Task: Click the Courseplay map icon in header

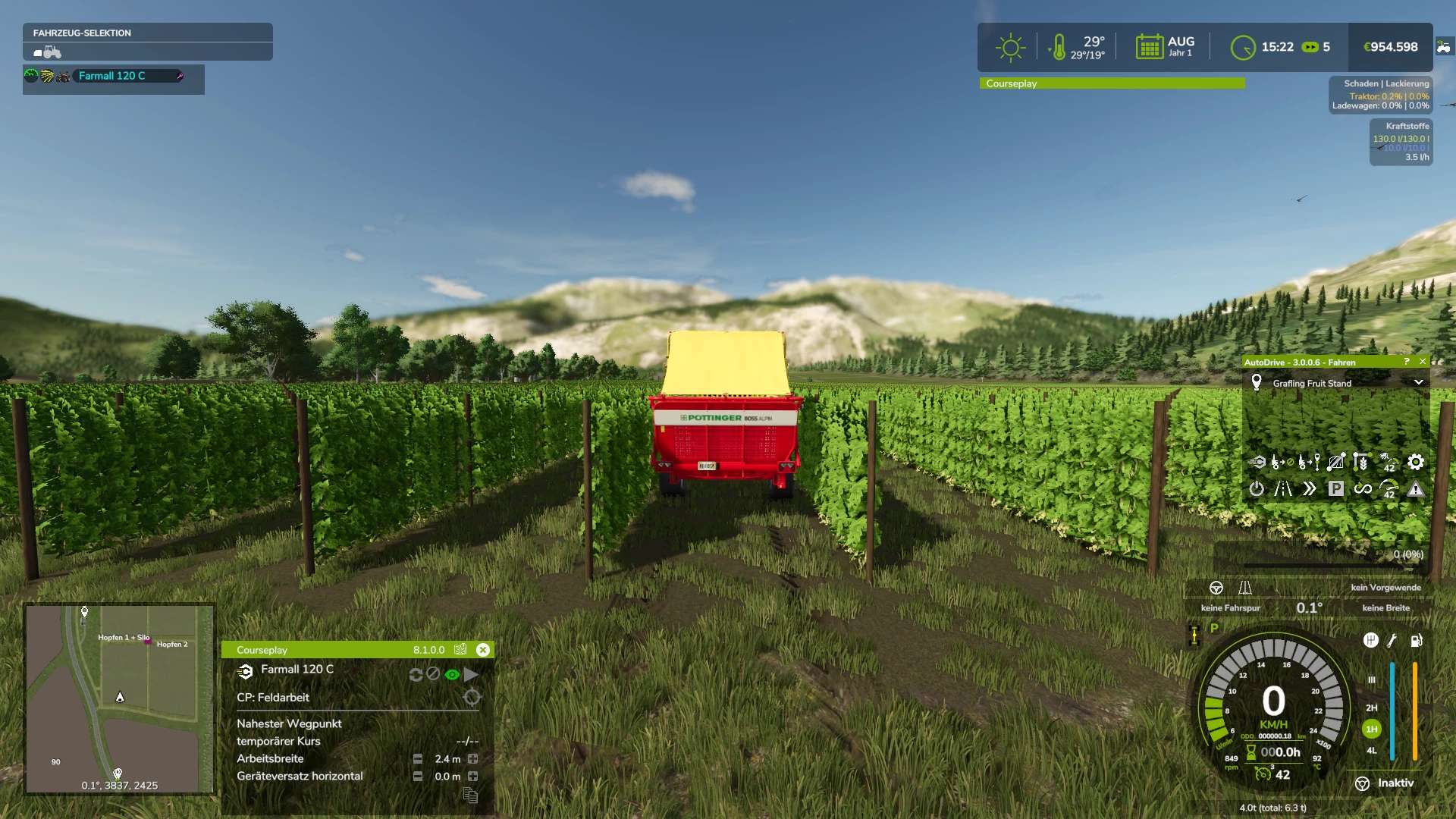Action: pyautogui.click(x=460, y=650)
